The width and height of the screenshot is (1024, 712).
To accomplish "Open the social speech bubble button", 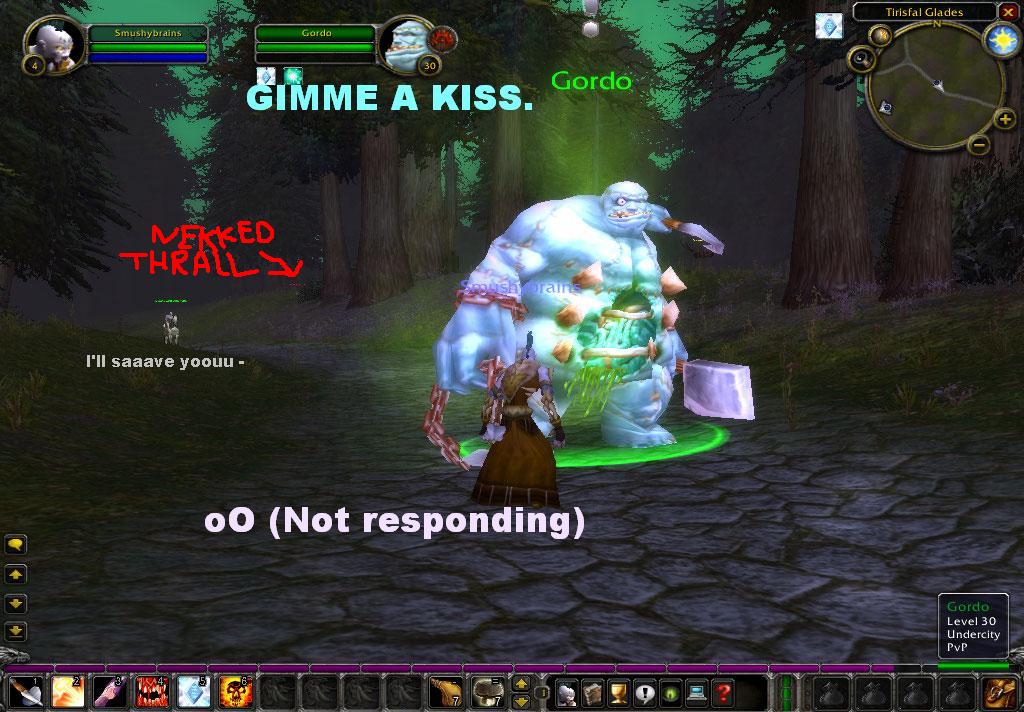I will pos(644,691).
